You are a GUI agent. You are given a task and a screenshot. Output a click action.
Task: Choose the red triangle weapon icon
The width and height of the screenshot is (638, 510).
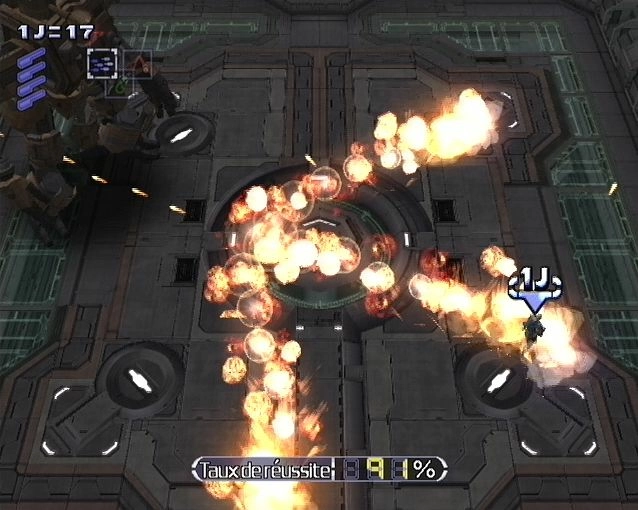[x=137, y=63]
